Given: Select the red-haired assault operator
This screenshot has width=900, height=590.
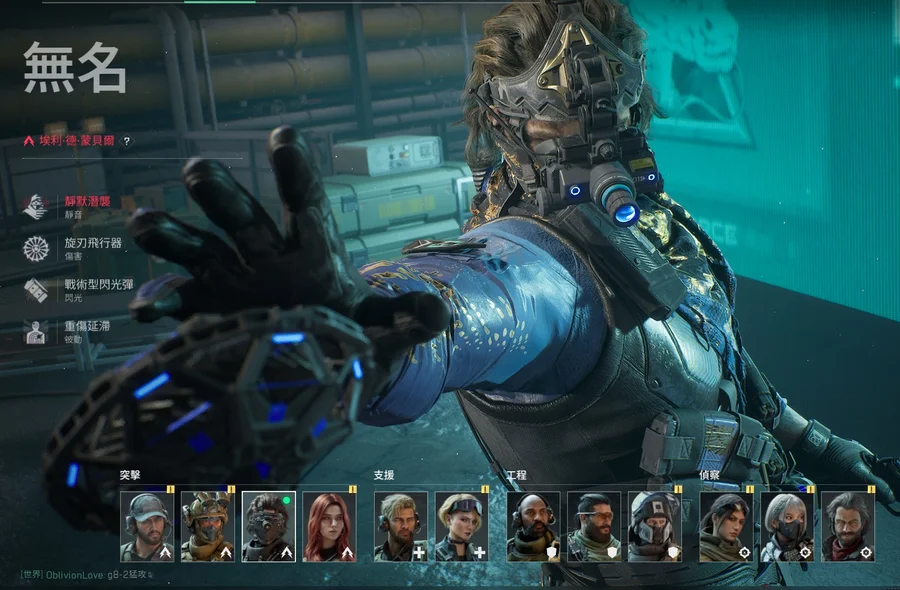Looking at the screenshot, I should pos(330,526).
